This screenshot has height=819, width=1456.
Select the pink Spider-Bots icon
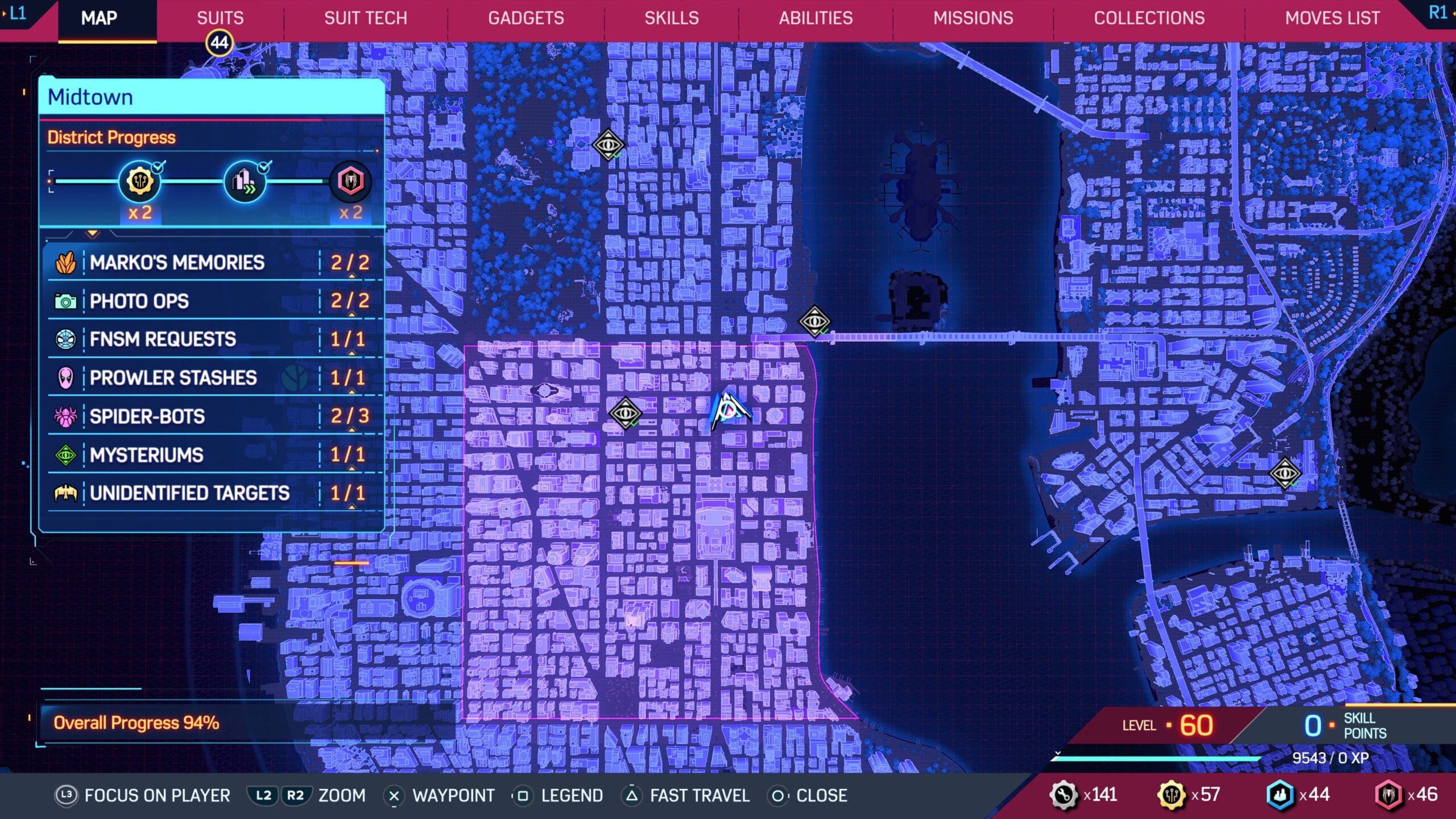67,417
